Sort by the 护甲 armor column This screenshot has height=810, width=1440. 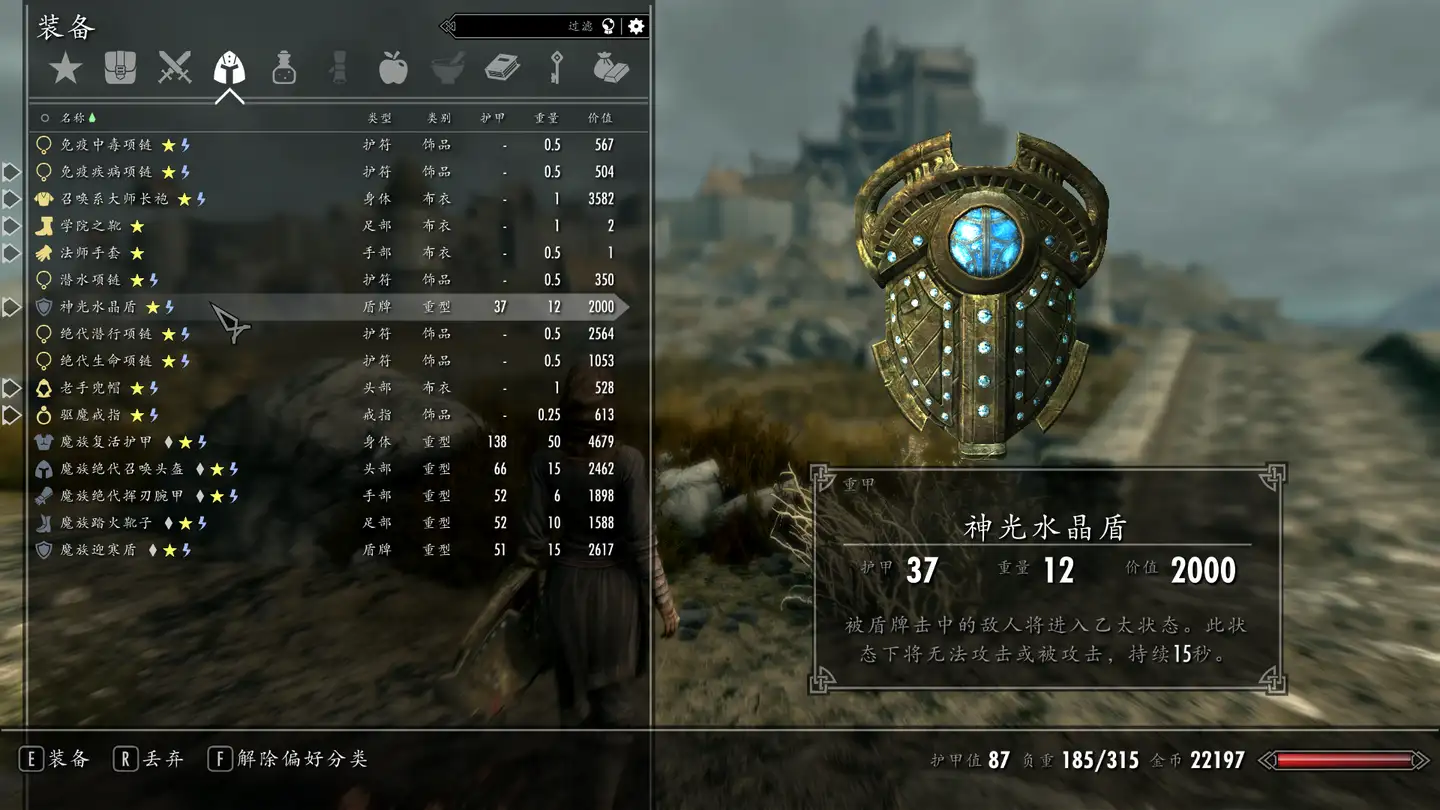493,118
